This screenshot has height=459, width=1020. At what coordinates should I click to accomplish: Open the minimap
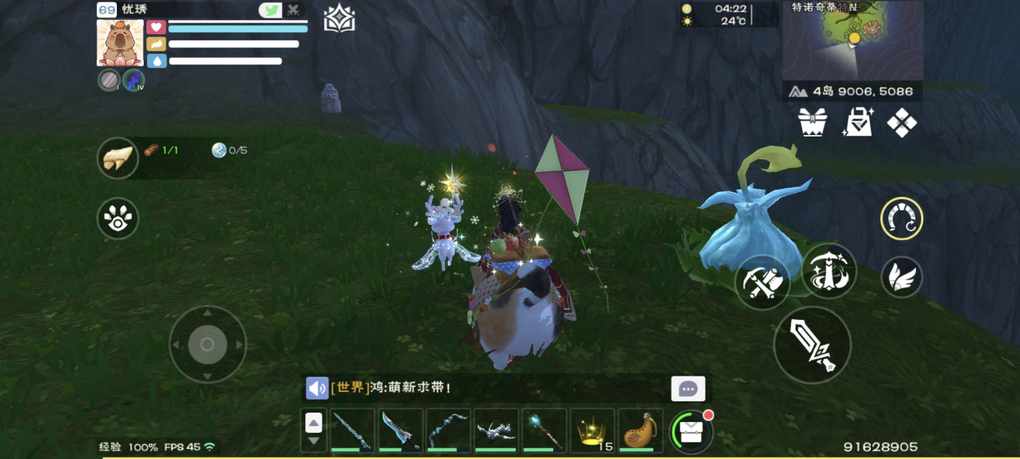click(x=852, y=38)
